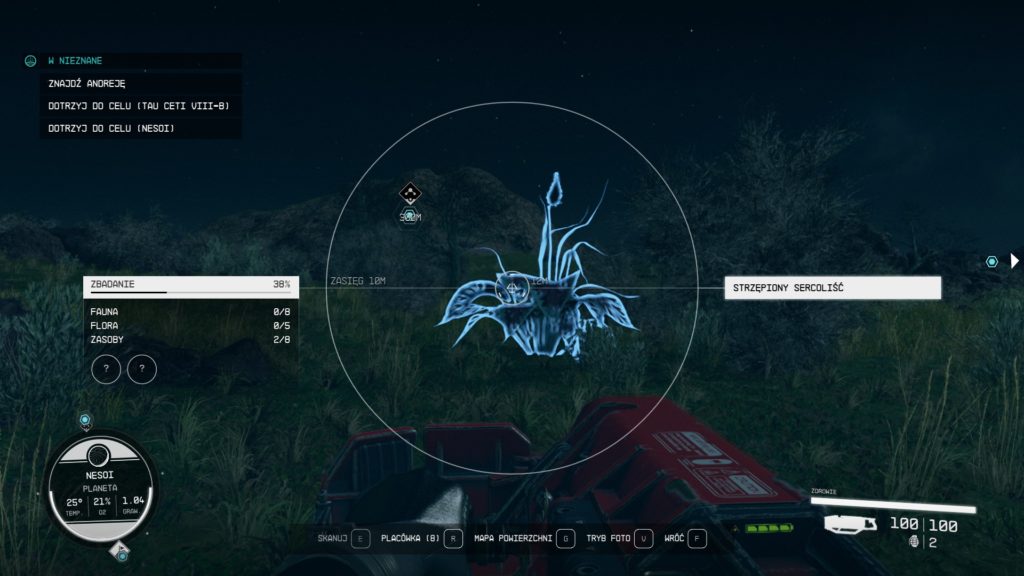Select the equipped weapon icon

pyautogui.click(x=850, y=525)
